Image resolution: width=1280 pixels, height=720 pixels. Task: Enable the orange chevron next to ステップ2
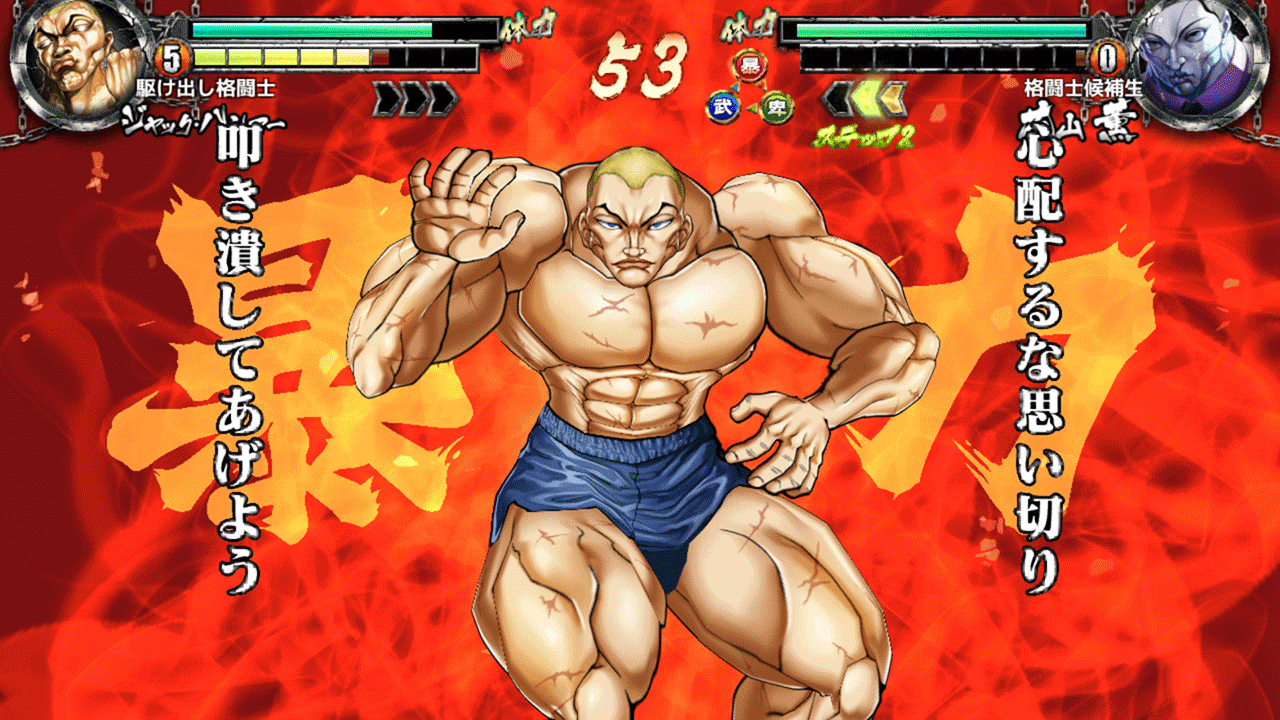(896, 97)
